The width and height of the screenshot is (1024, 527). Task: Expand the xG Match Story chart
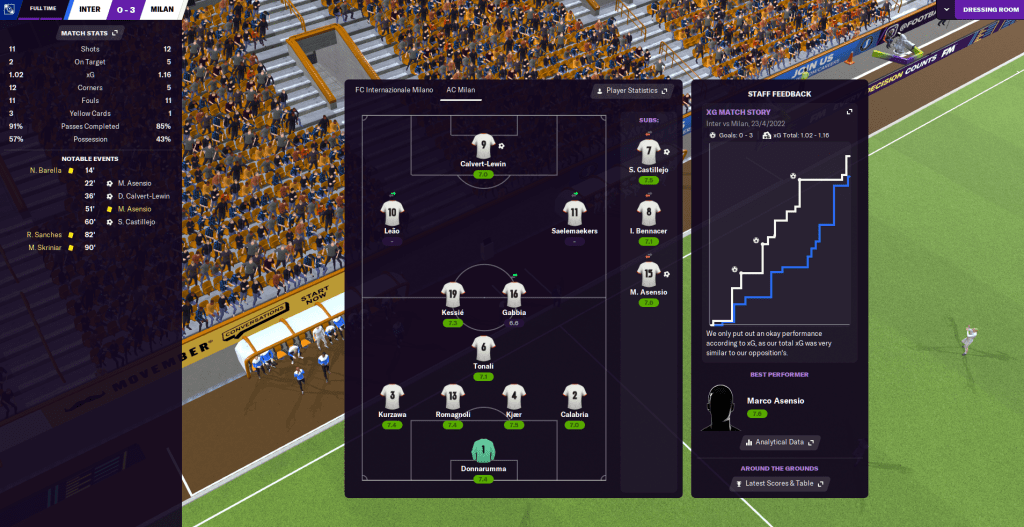pyautogui.click(x=849, y=112)
